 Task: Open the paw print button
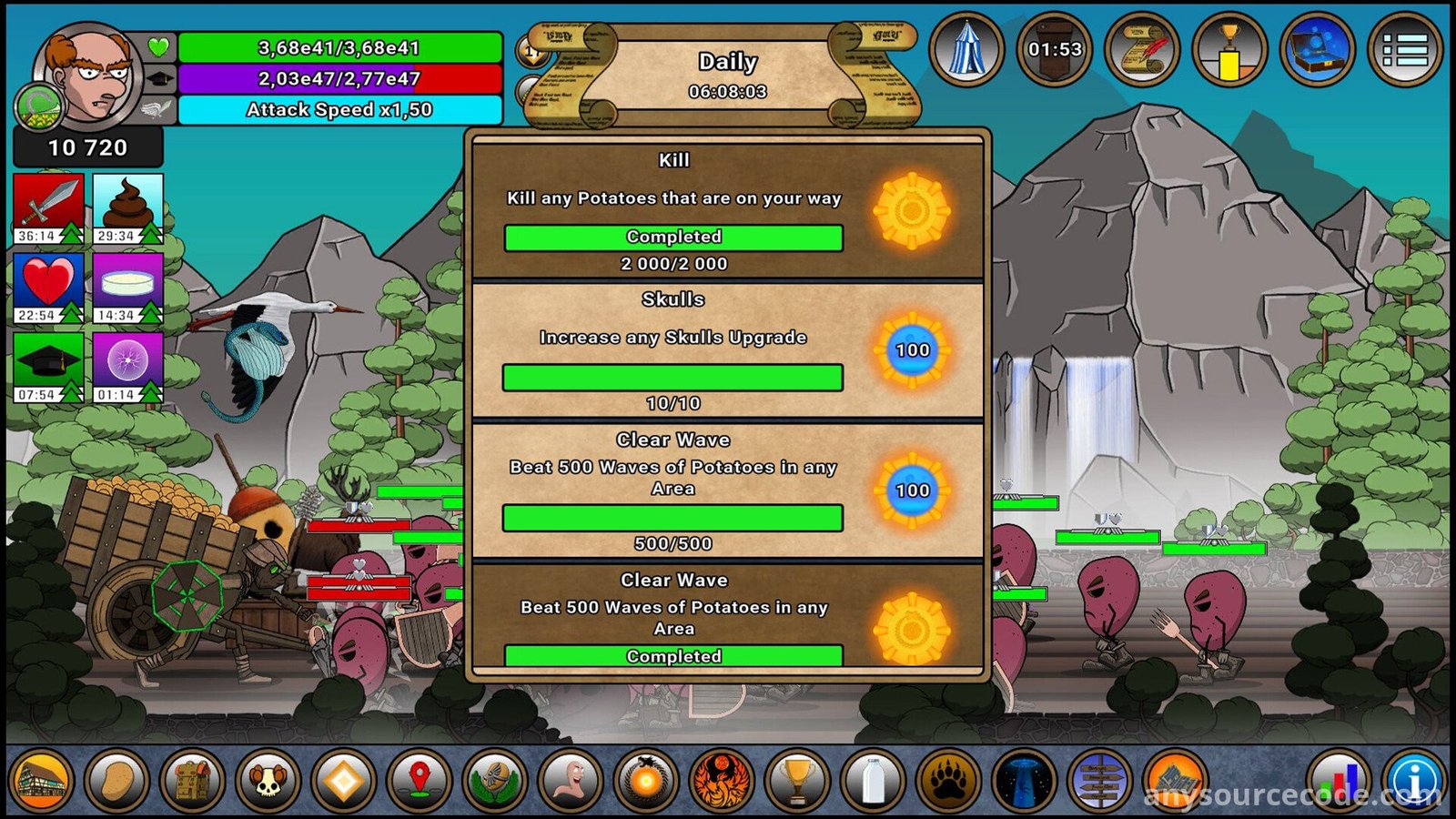(947, 781)
